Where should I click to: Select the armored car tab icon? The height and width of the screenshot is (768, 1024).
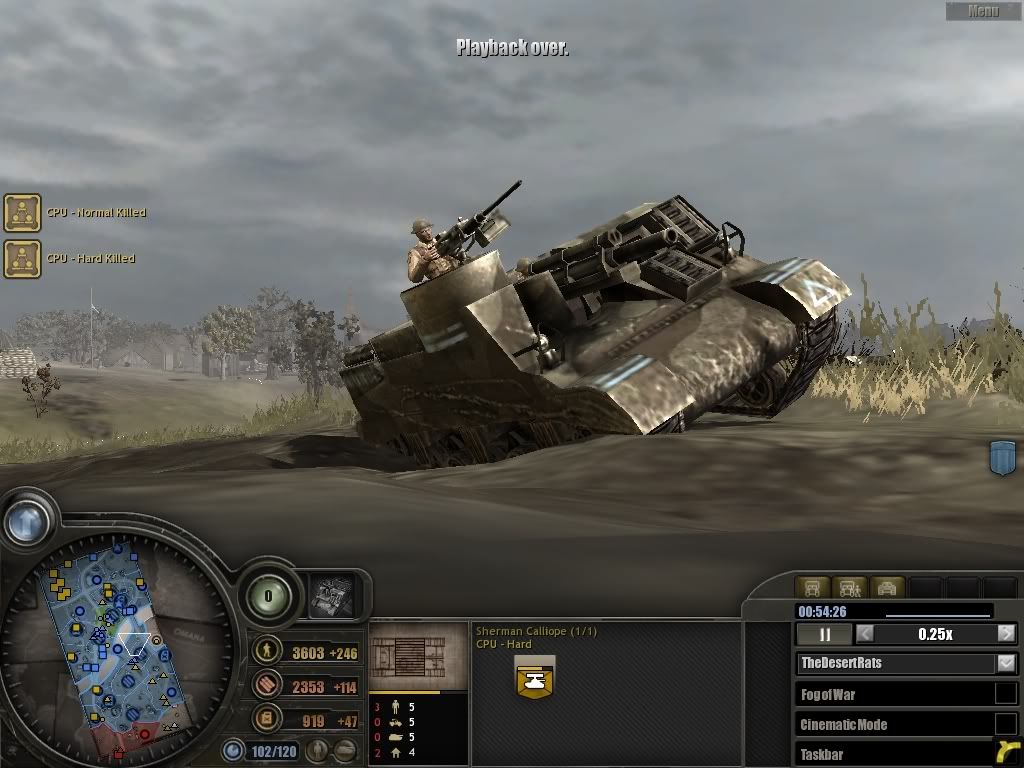[886, 587]
